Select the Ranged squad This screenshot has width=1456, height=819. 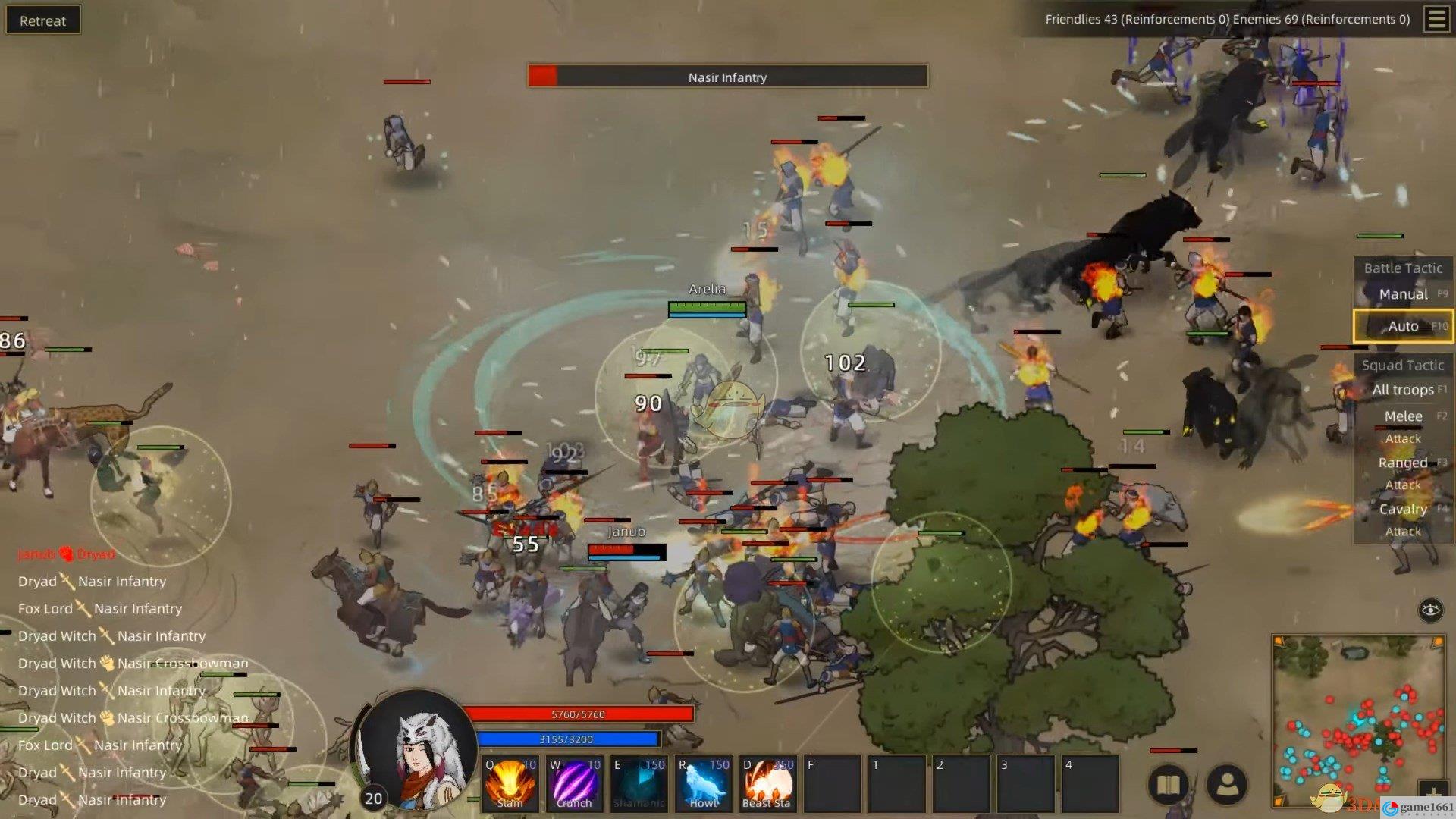coord(1403,463)
